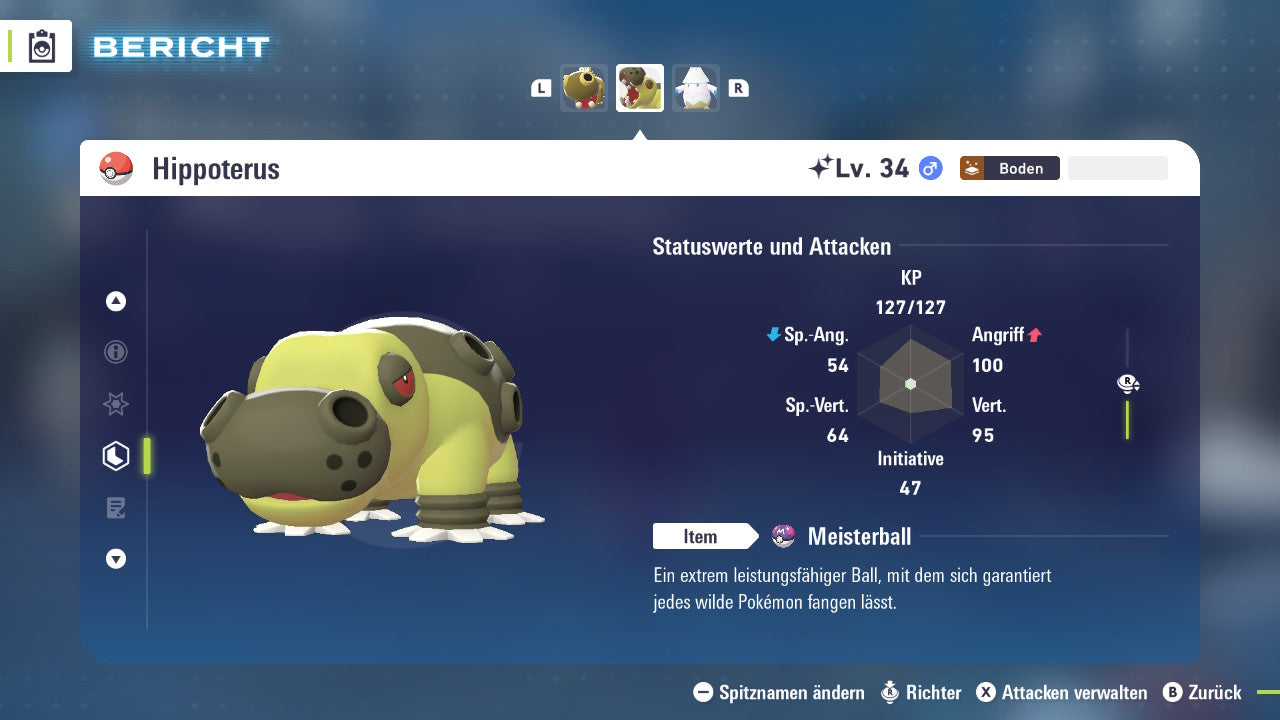Toggle the Boden type badge
The width and height of the screenshot is (1280, 720).
1009,168
